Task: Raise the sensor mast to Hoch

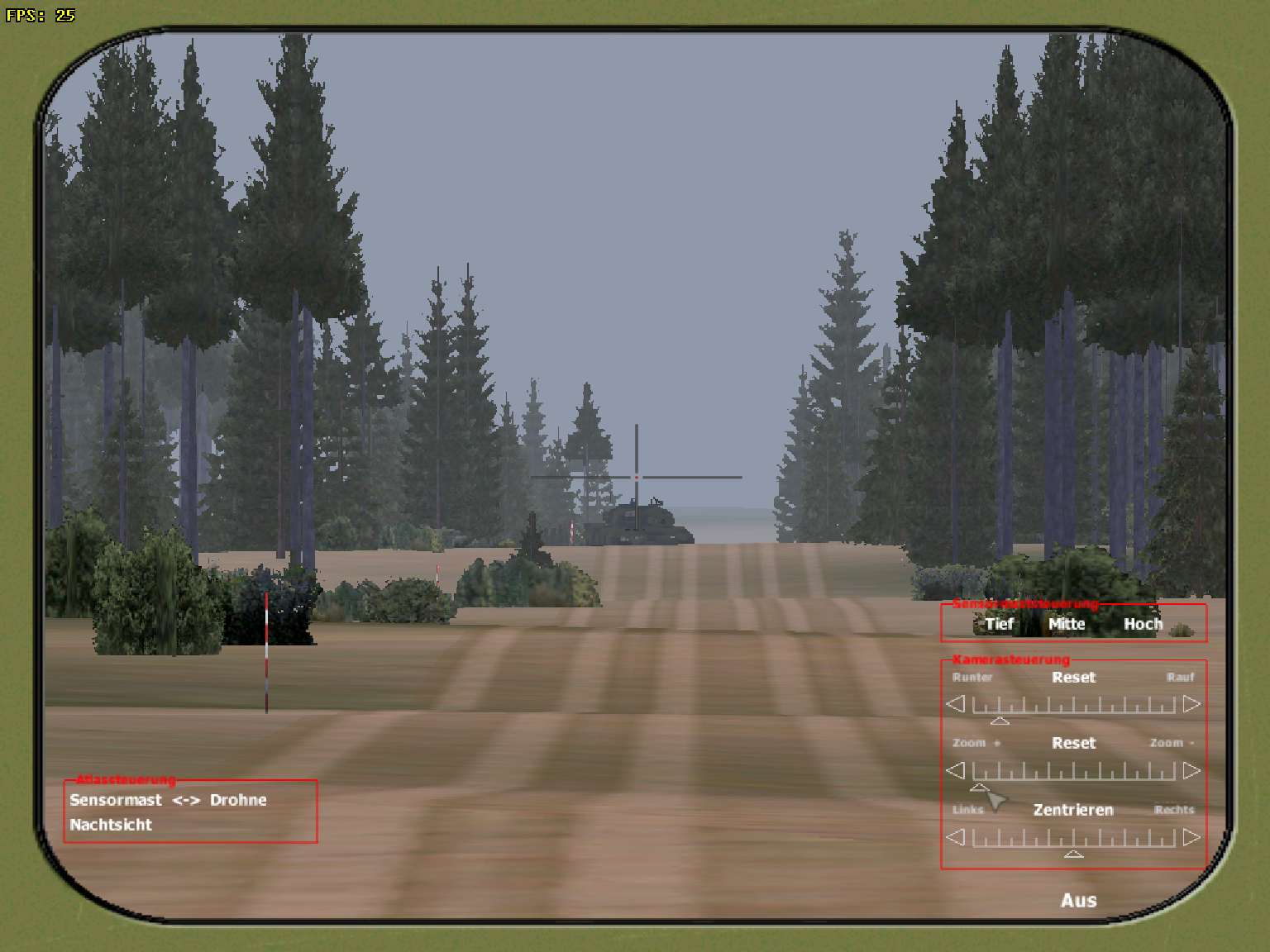Action: coord(1143,625)
